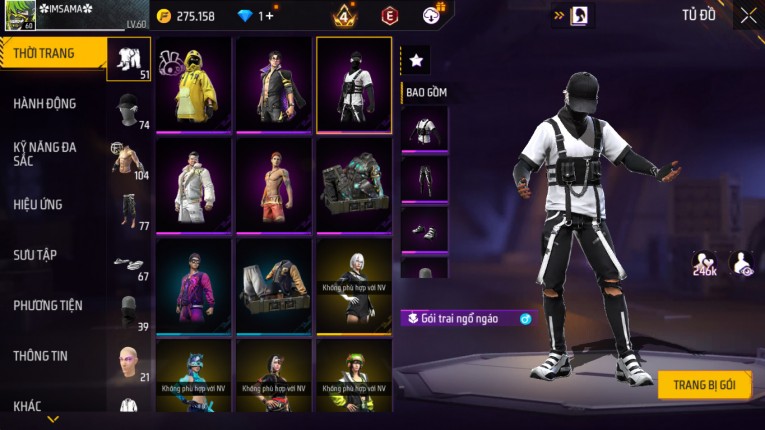Close the wardrobe with the X button
Image resolution: width=765 pixels, height=430 pixels.
(748, 15)
